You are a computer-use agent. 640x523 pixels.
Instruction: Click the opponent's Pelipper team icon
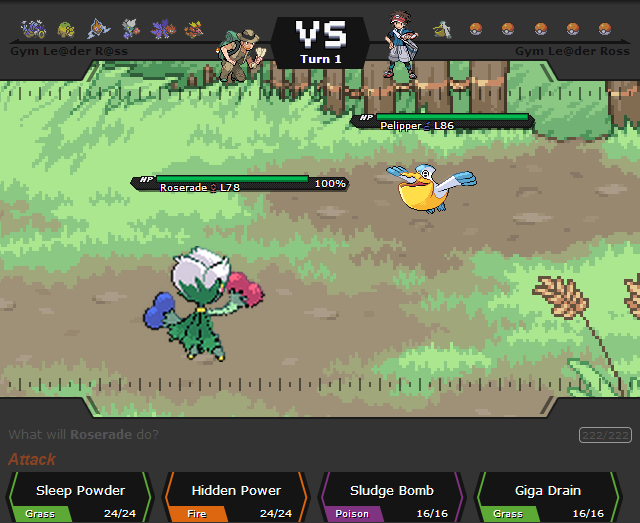click(x=442, y=29)
